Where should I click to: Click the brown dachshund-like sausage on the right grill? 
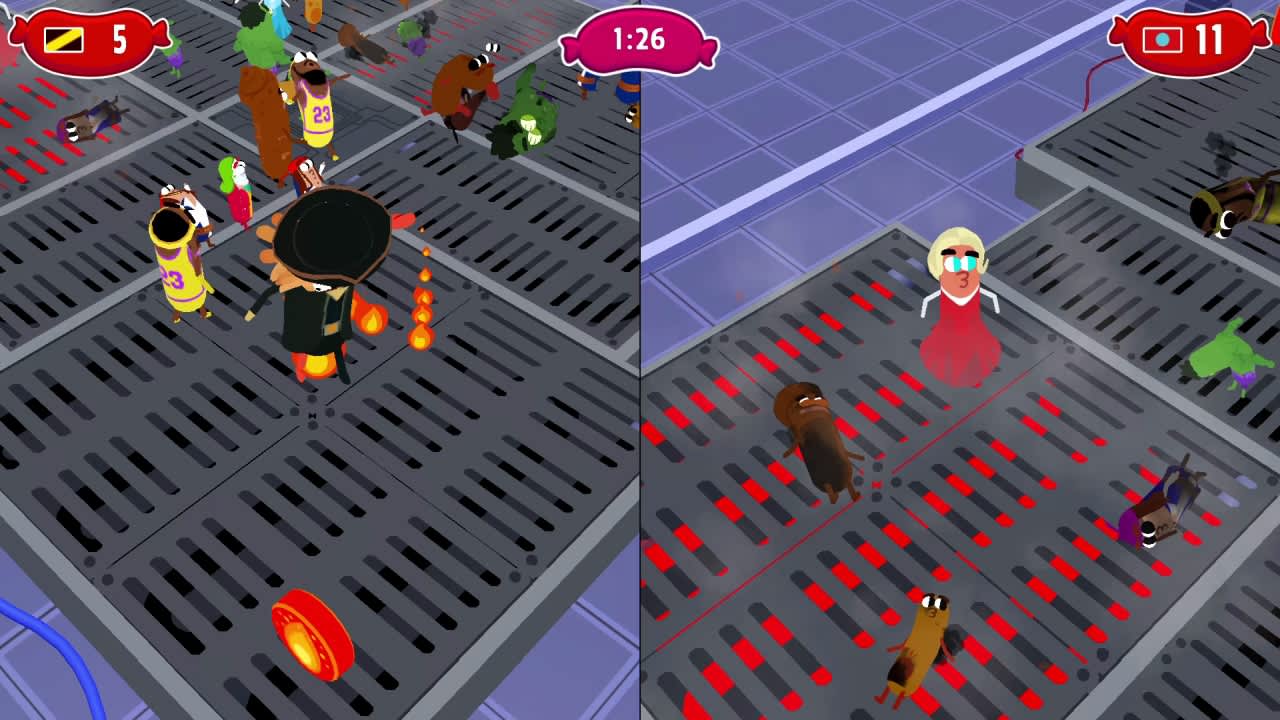coord(820,440)
